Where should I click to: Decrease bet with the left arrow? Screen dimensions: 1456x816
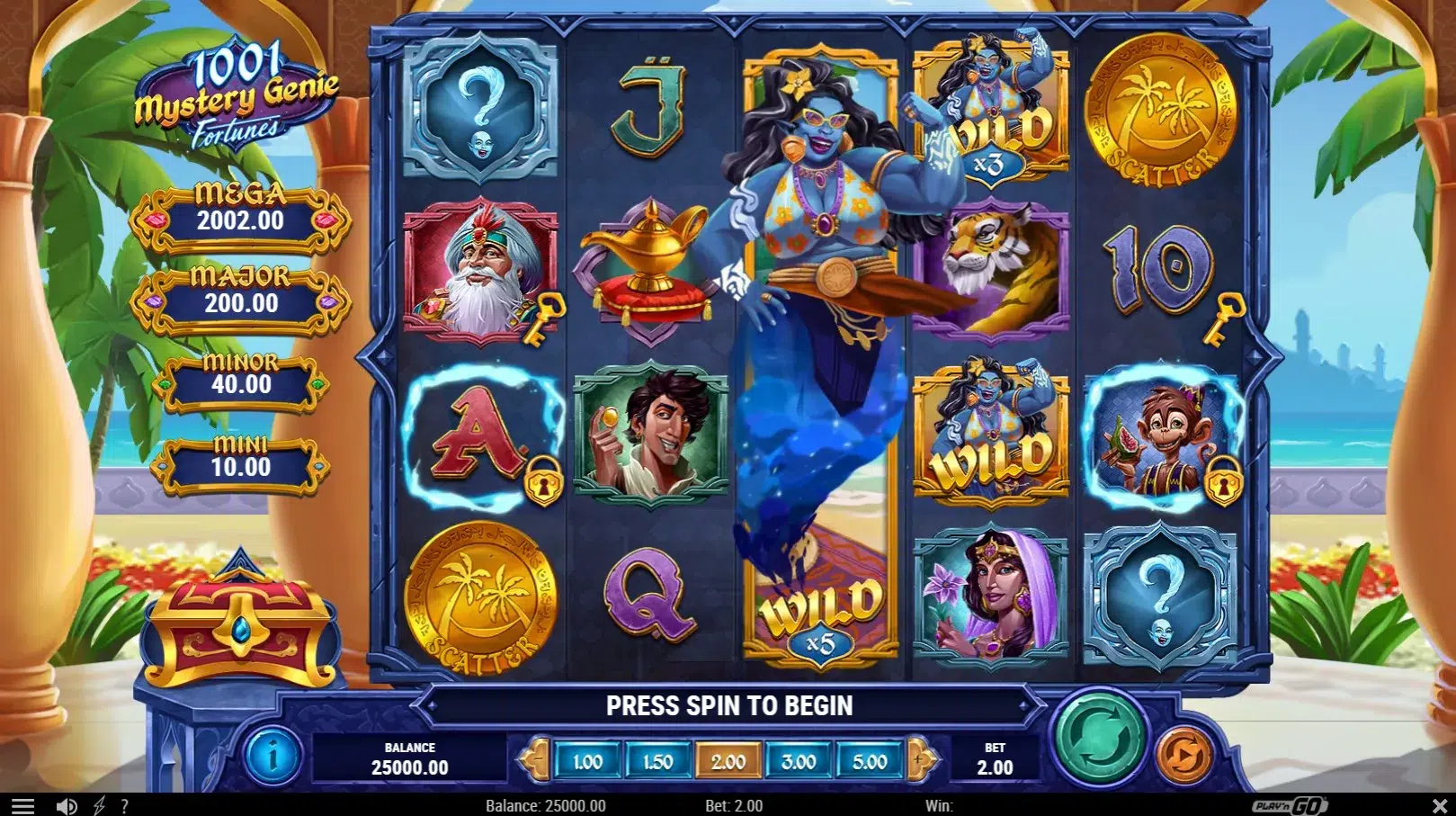(536, 760)
